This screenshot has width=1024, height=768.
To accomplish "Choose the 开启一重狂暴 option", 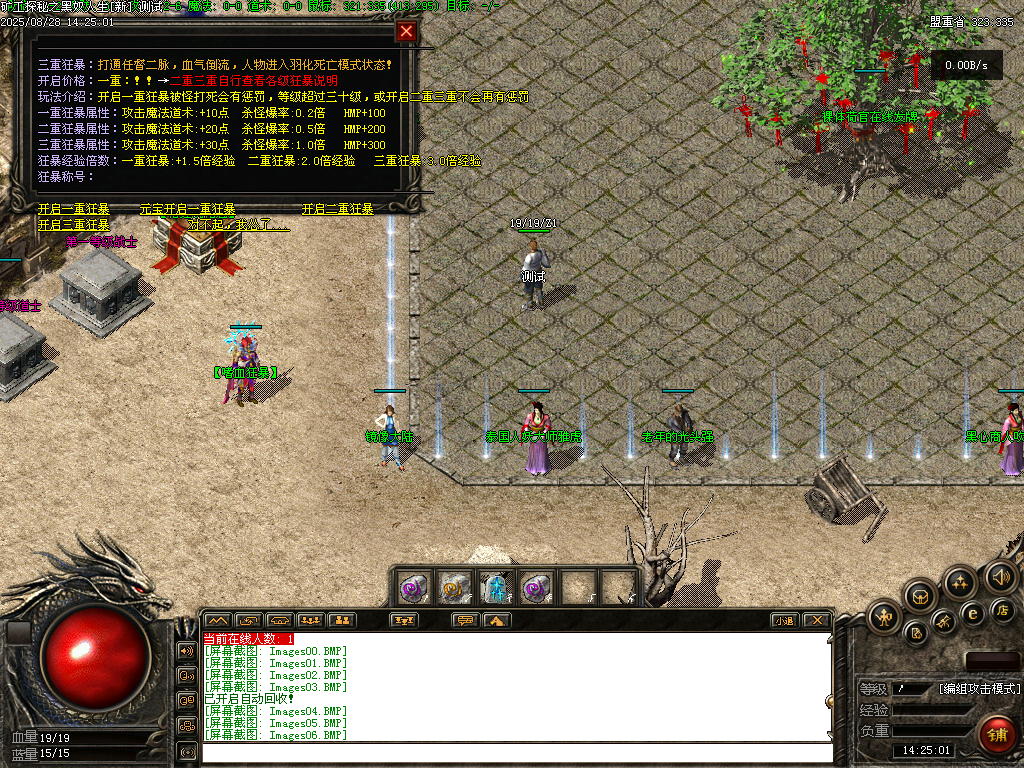I will pos(74,209).
